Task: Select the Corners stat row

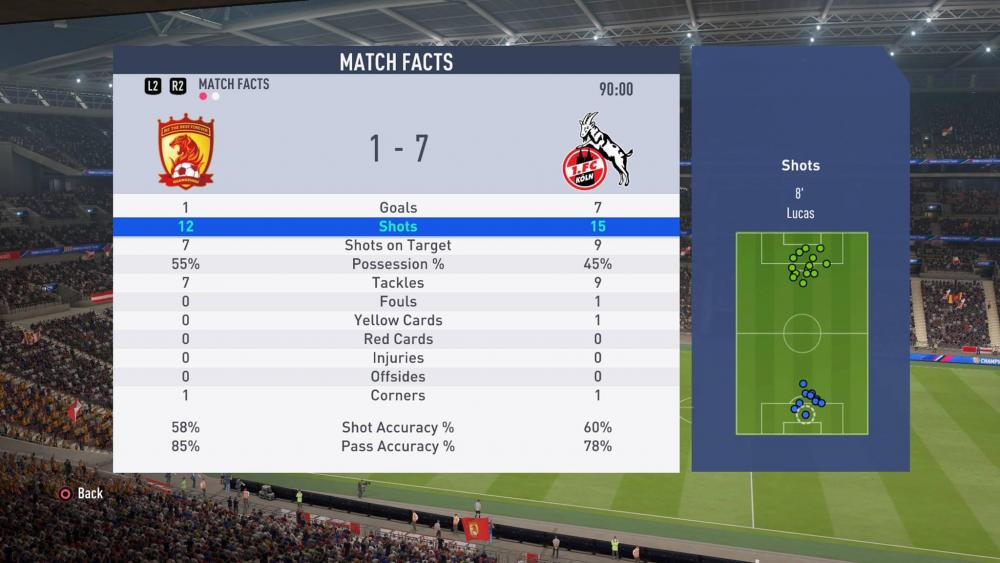Action: tap(397, 395)
